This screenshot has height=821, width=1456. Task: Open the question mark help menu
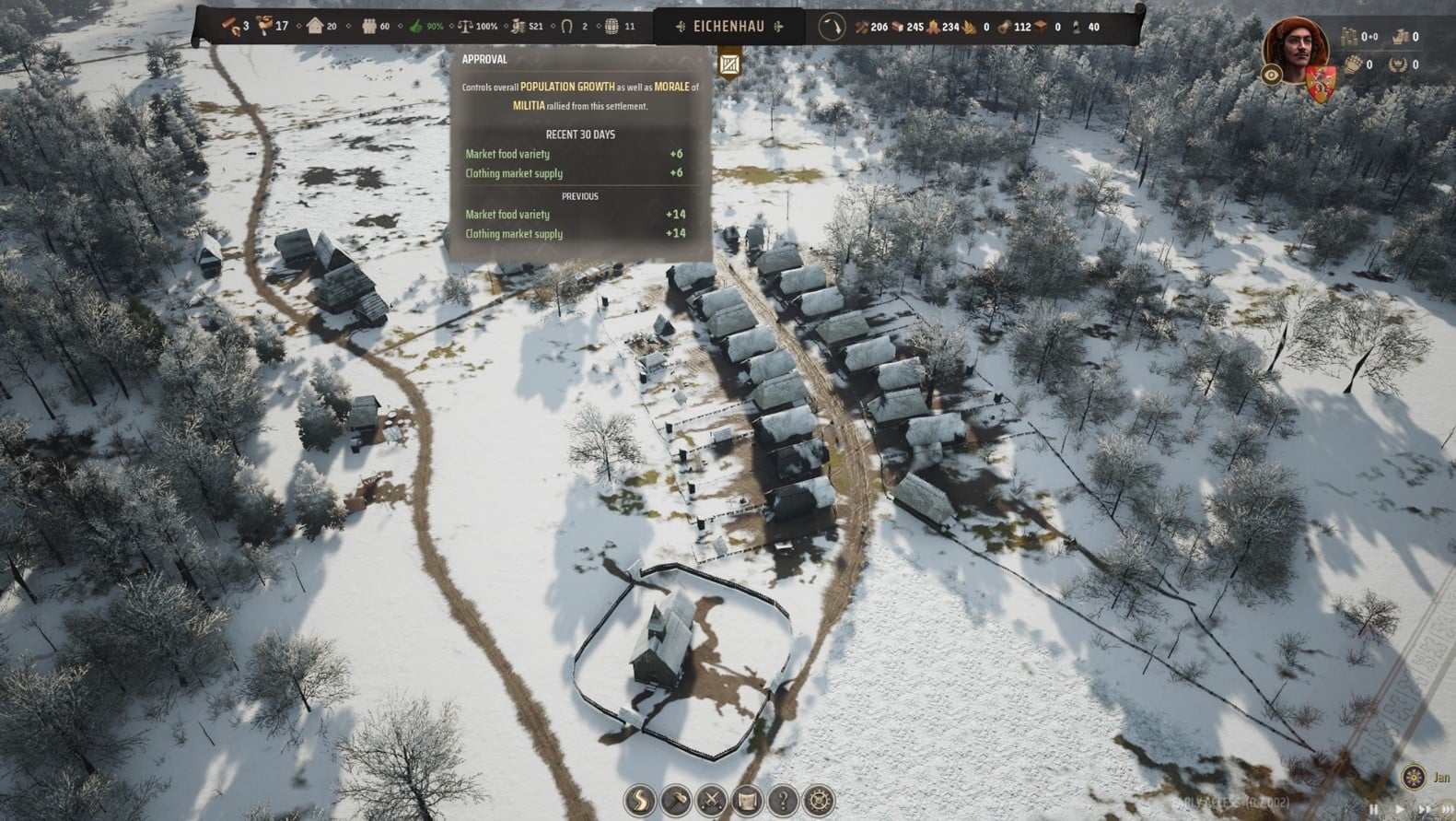coord(784,800)
